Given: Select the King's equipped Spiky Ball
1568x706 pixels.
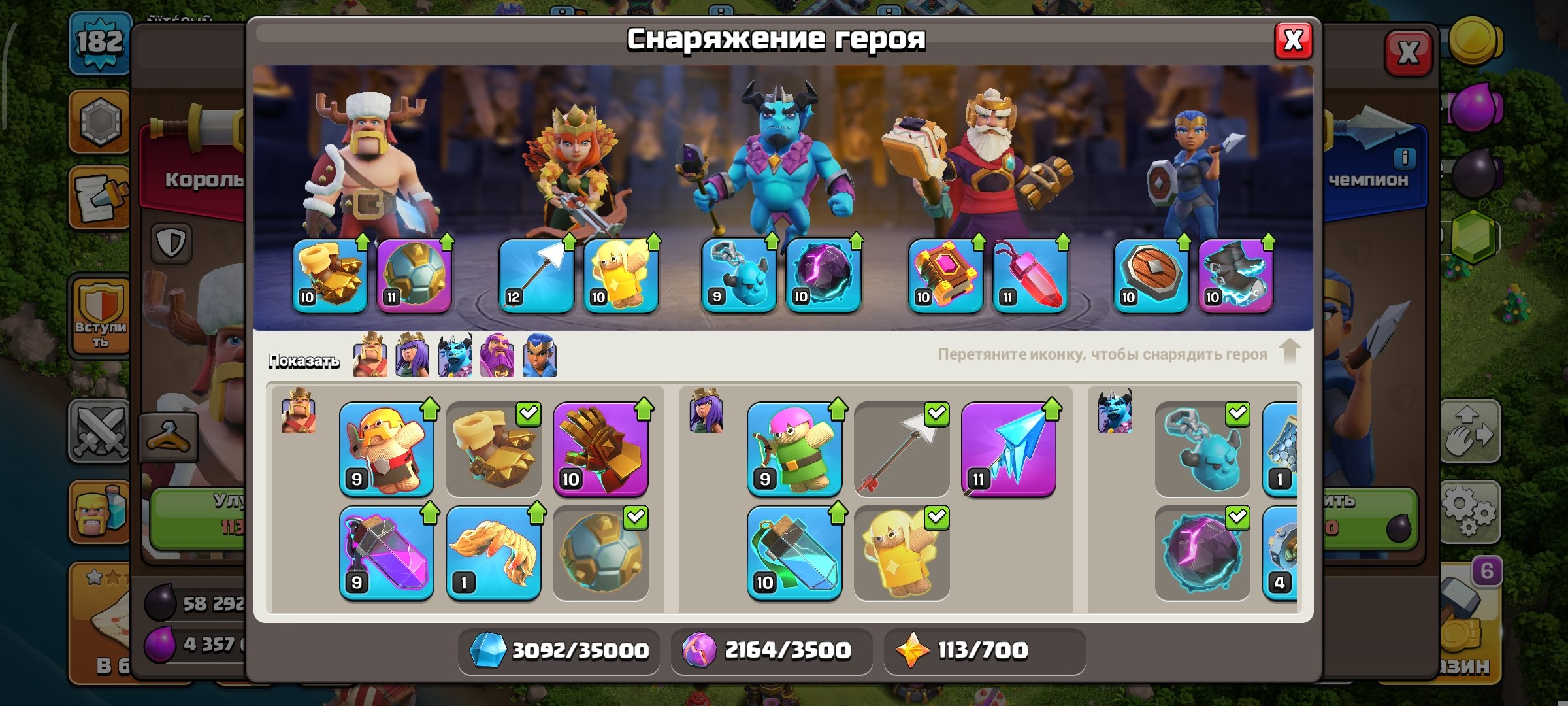Looking at the screenshot, I should [x=415, y=275].
